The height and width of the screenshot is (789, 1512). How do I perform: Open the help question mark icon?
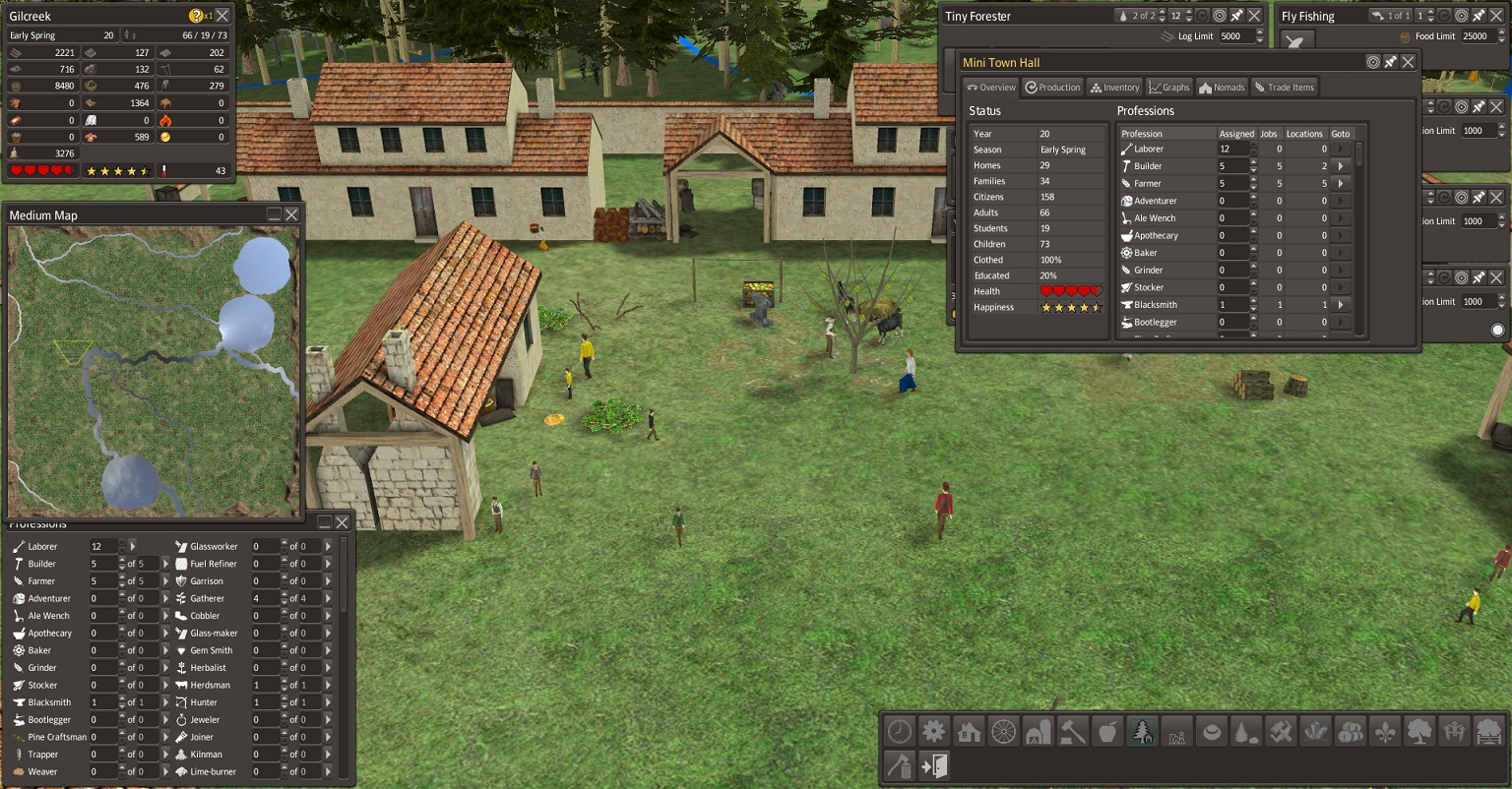point(196,16)
